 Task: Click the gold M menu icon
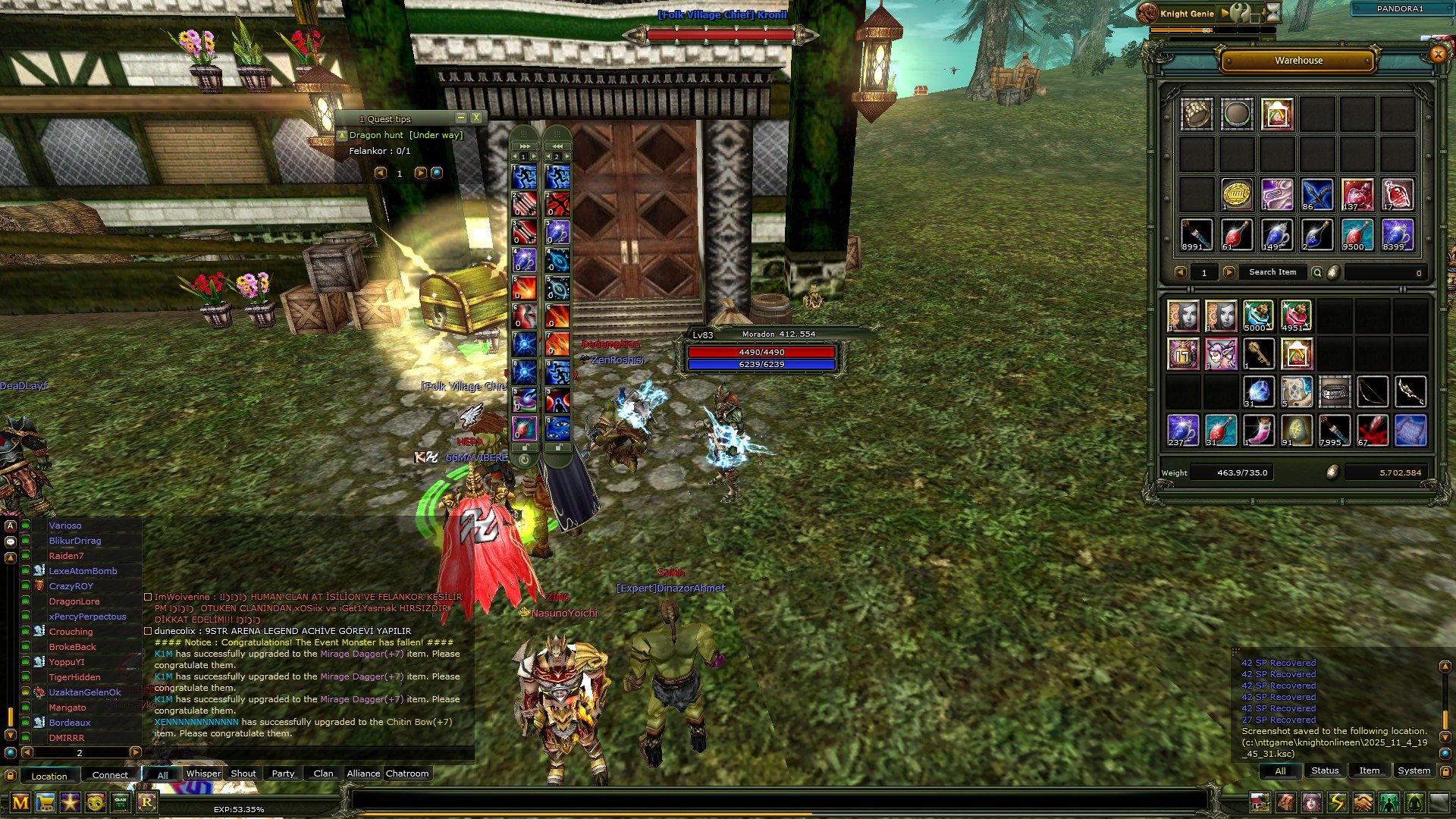pos(20,802)
